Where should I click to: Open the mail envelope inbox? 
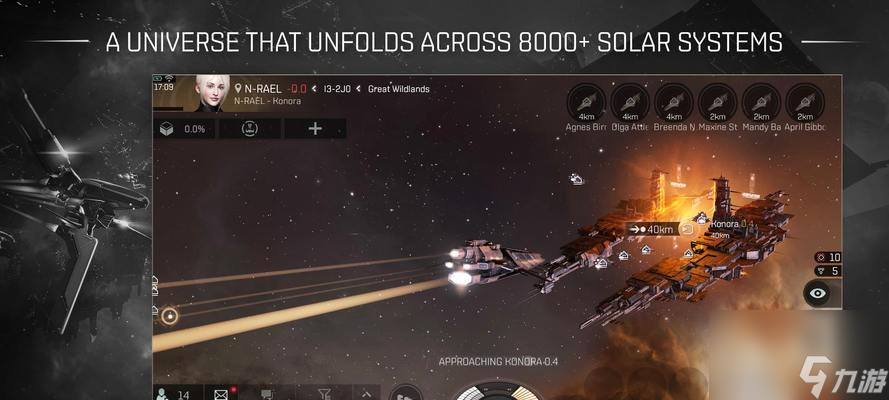click(x=221, y=394)
